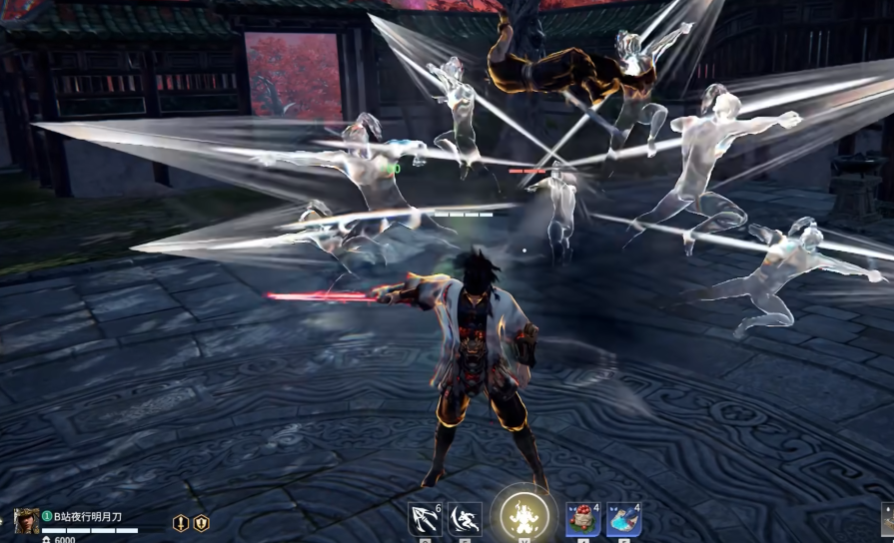Screen dimensions: 894x543
Task: Select the gold shield hexagon buff icon
Action: 201,523
